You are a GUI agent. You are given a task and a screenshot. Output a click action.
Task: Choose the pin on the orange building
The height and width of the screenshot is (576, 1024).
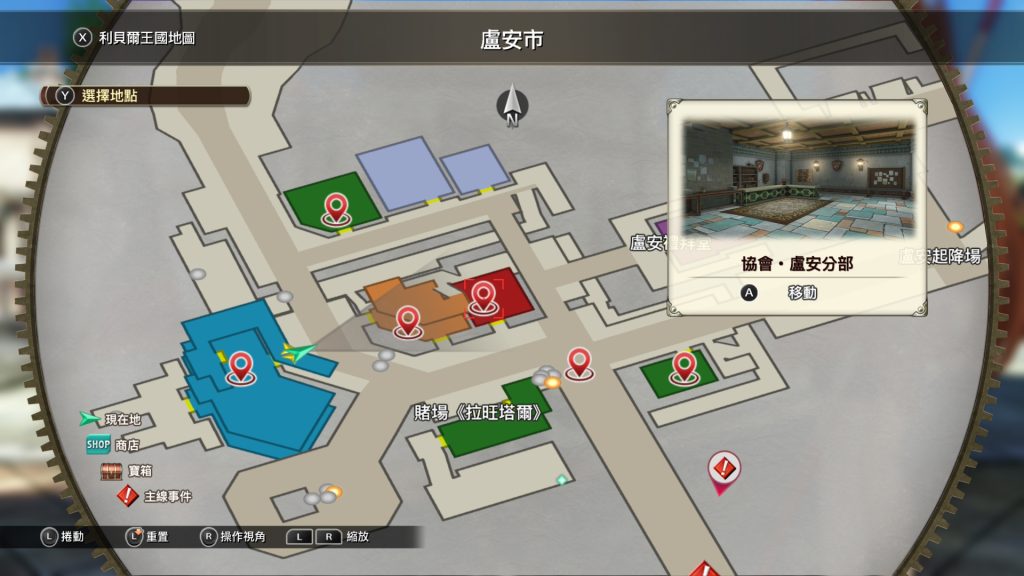pyautogui.click(x=407, y=321)
